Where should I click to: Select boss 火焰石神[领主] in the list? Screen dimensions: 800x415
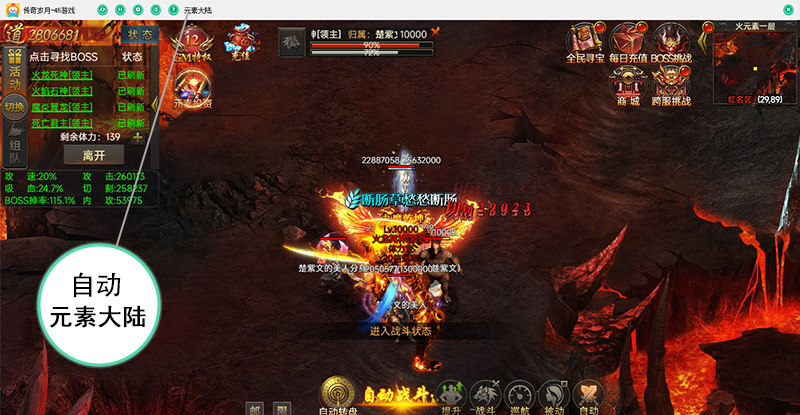[62, 91]
